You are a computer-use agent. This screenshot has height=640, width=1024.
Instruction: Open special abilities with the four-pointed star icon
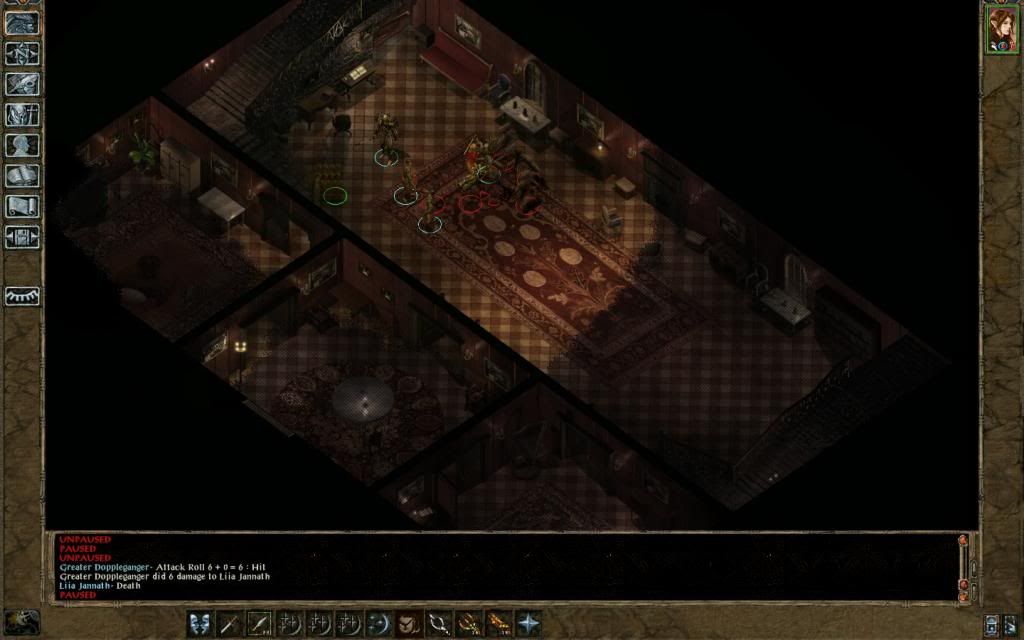[x=527, y=623]
